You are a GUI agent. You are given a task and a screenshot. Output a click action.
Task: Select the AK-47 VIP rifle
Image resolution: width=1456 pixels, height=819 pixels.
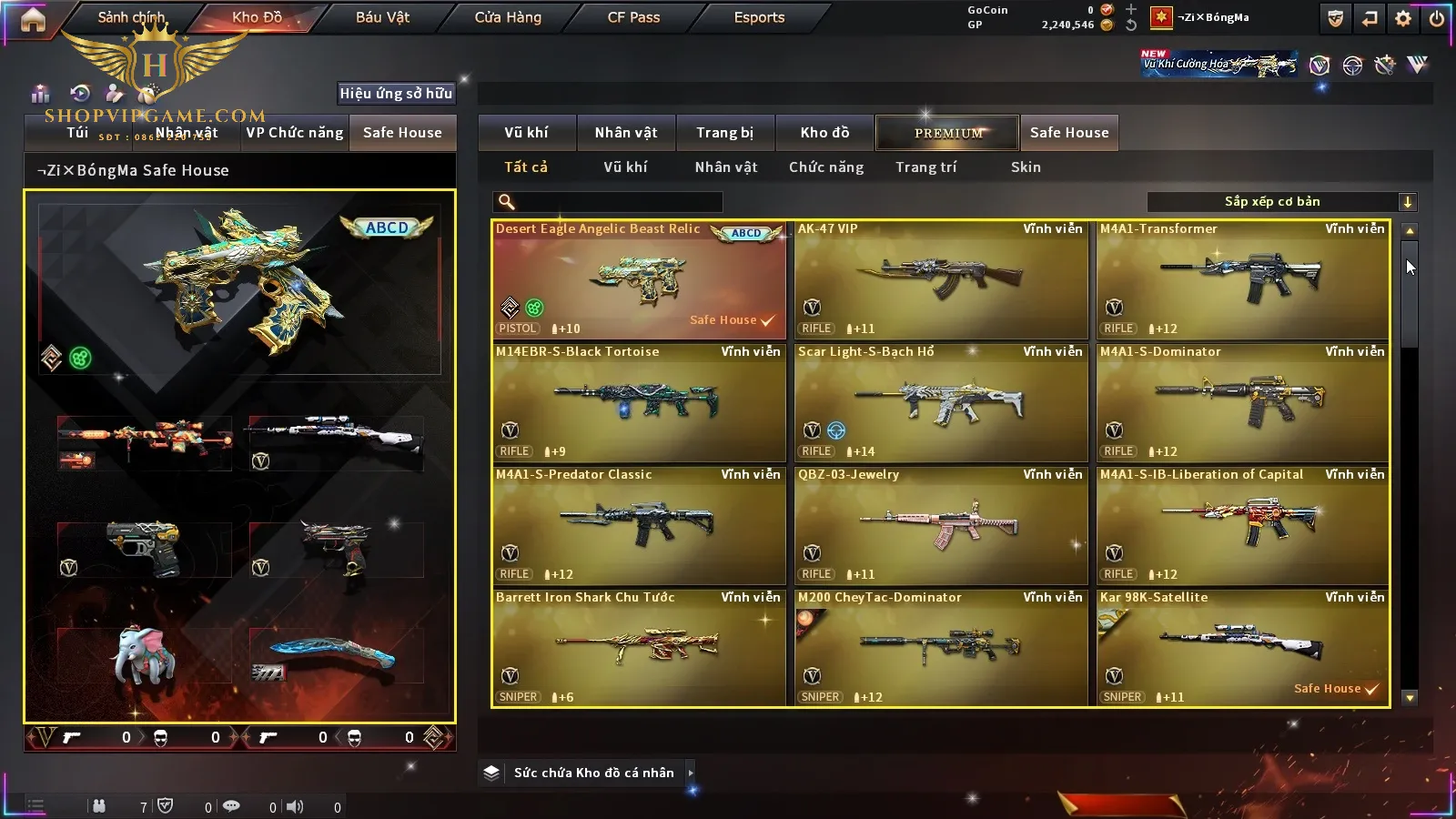click(940, 279)
